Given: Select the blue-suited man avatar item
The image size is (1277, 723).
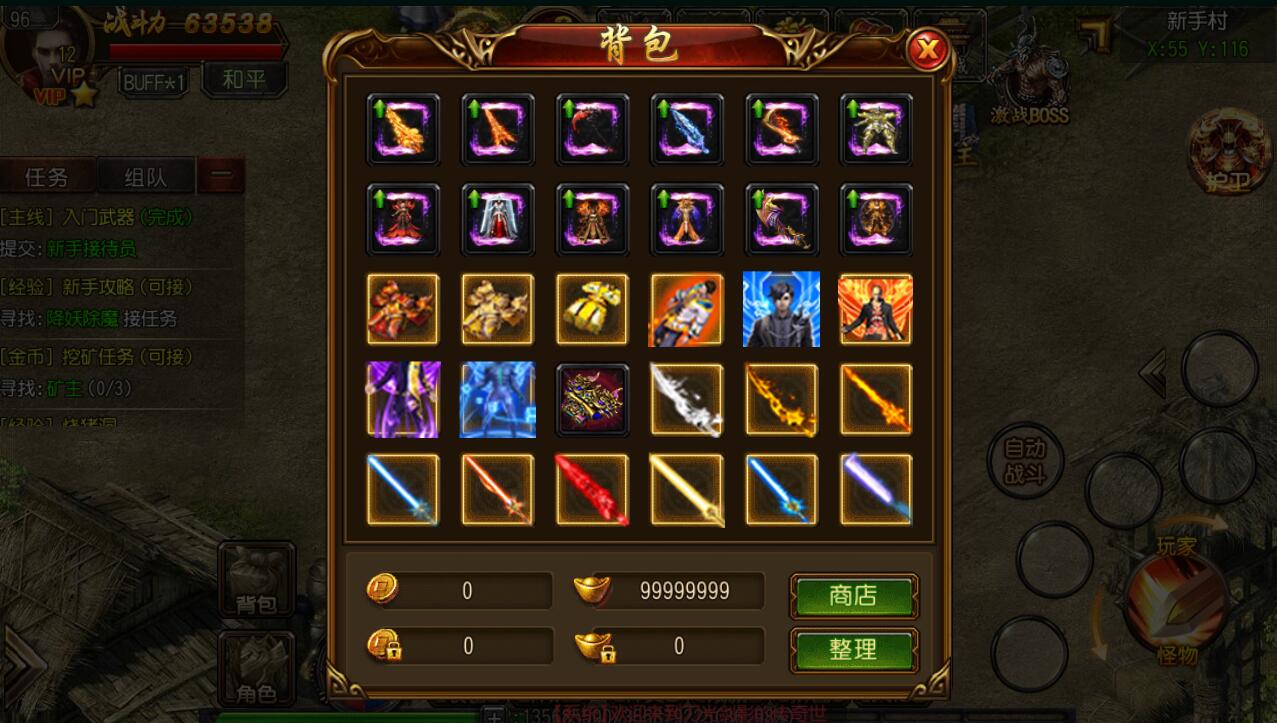Looking at the screenshot, I should point(781,309).
